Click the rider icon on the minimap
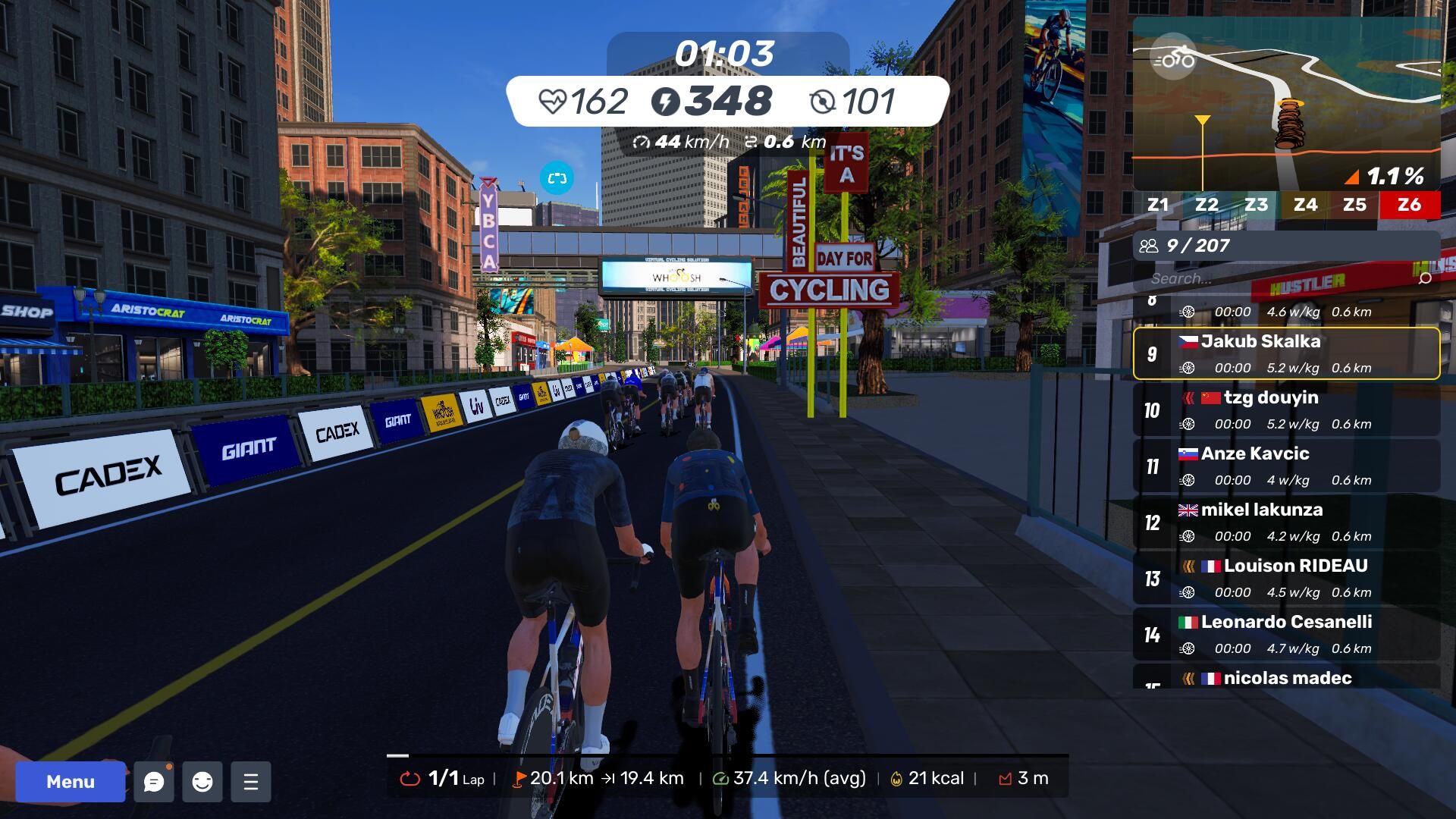The width and height of the screenshot is (1456, 819). pos(1173,57)
